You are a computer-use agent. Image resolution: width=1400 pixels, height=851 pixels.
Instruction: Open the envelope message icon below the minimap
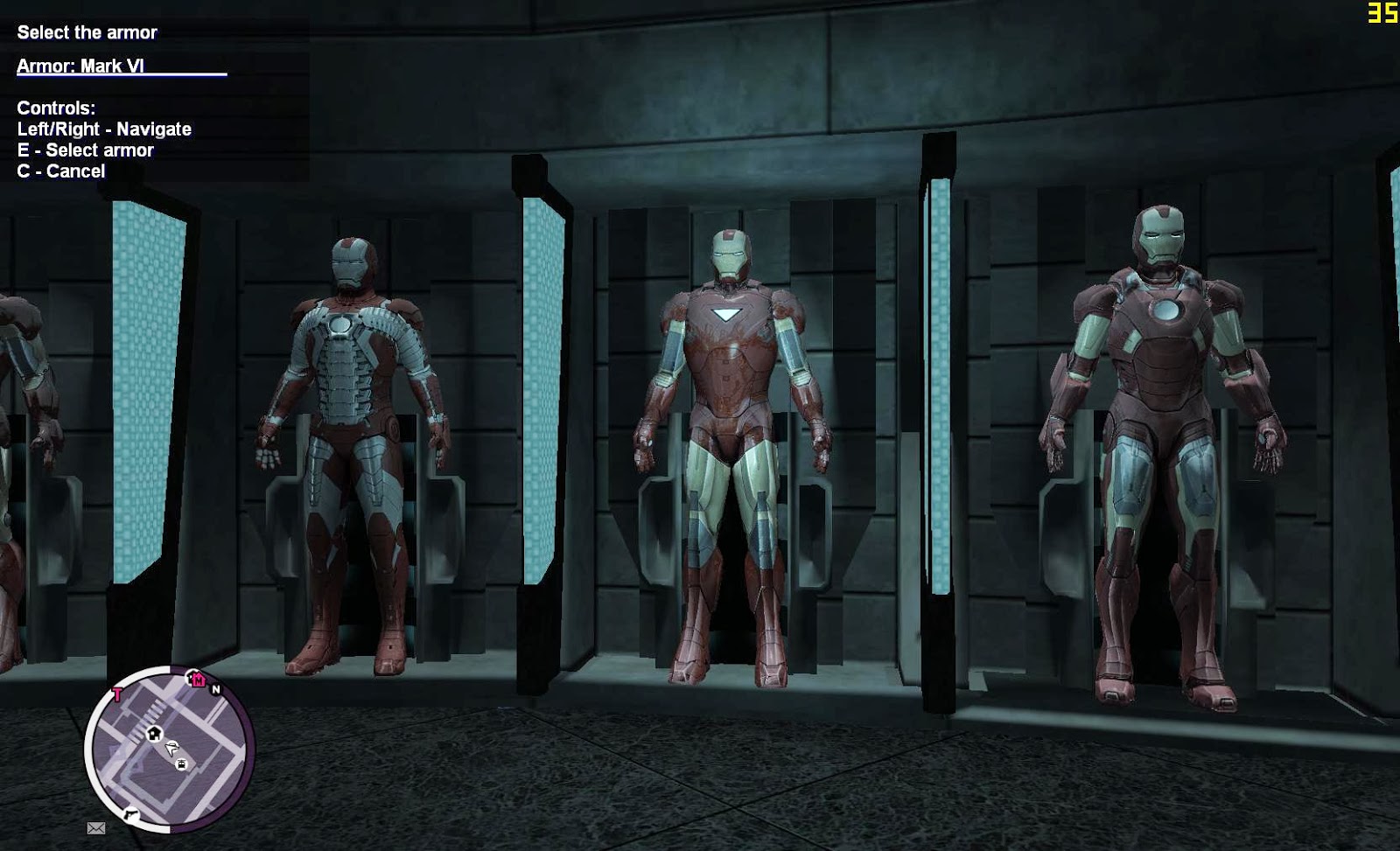point(97,827)
